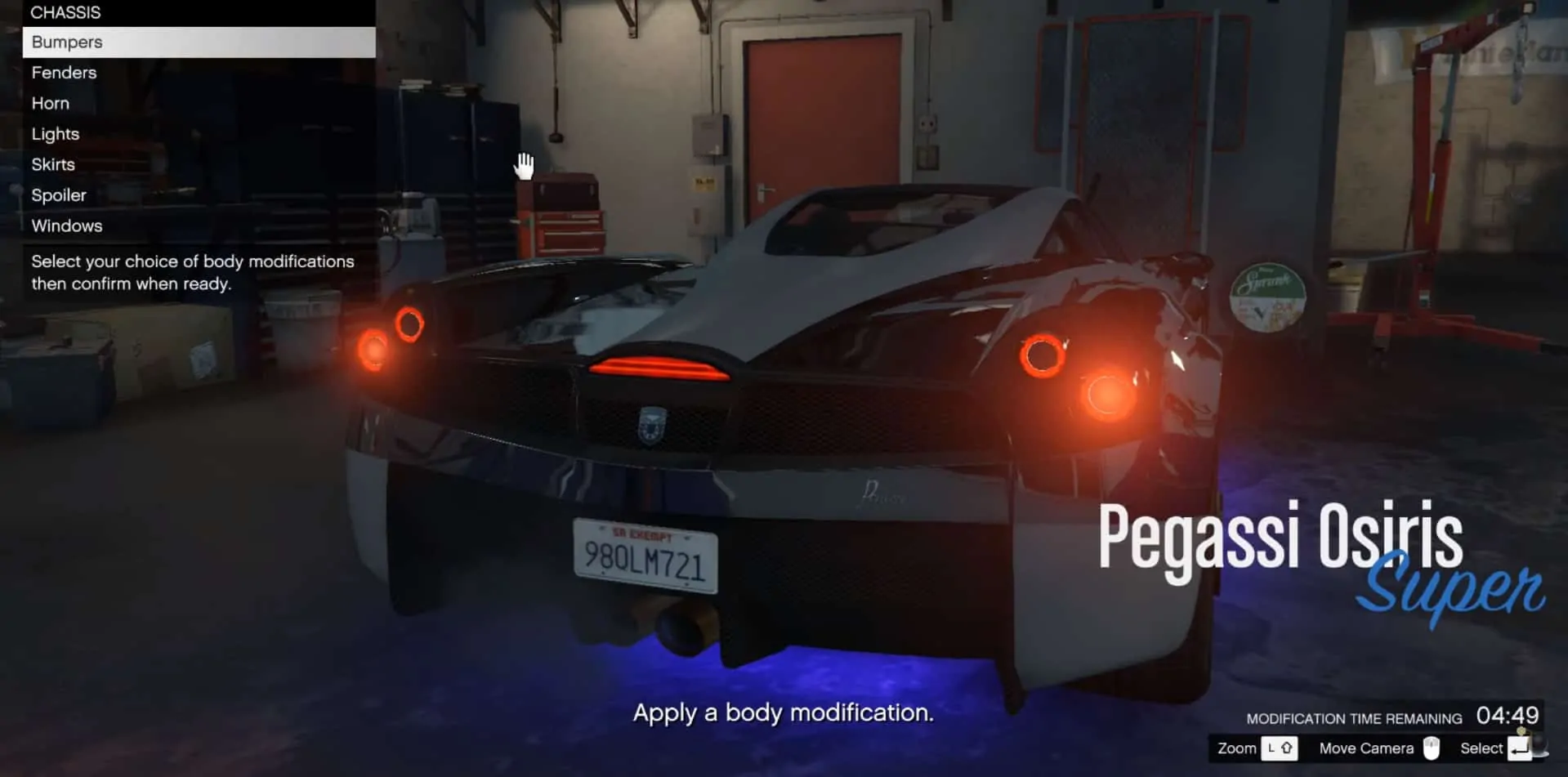This screenshot has width=1568, height=777.
Task: Click the CHASSIS header at the top
Action: coord(66,12)
